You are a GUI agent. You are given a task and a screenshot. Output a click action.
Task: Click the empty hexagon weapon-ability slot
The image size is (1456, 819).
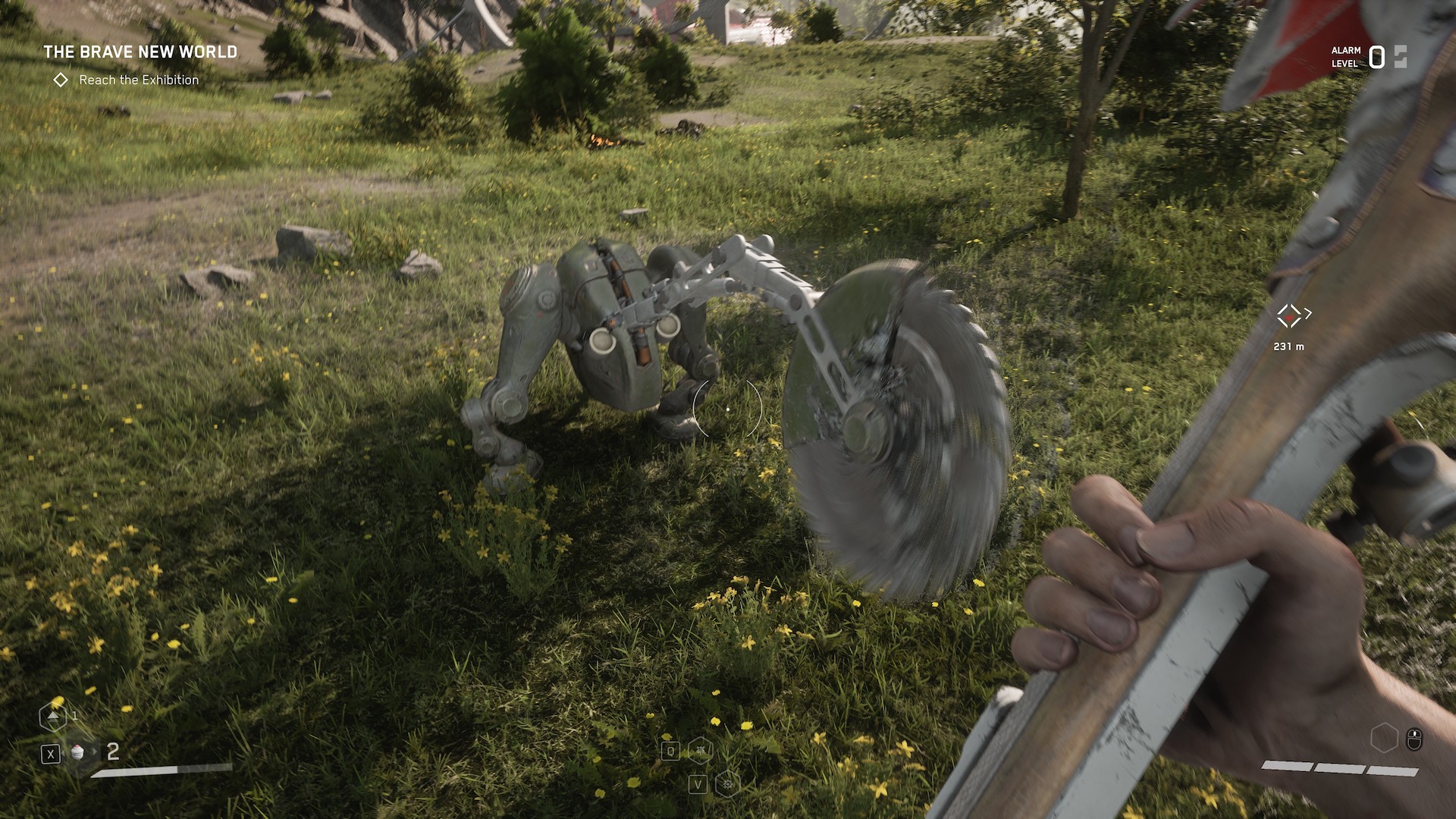click(x=1384, y=738)
